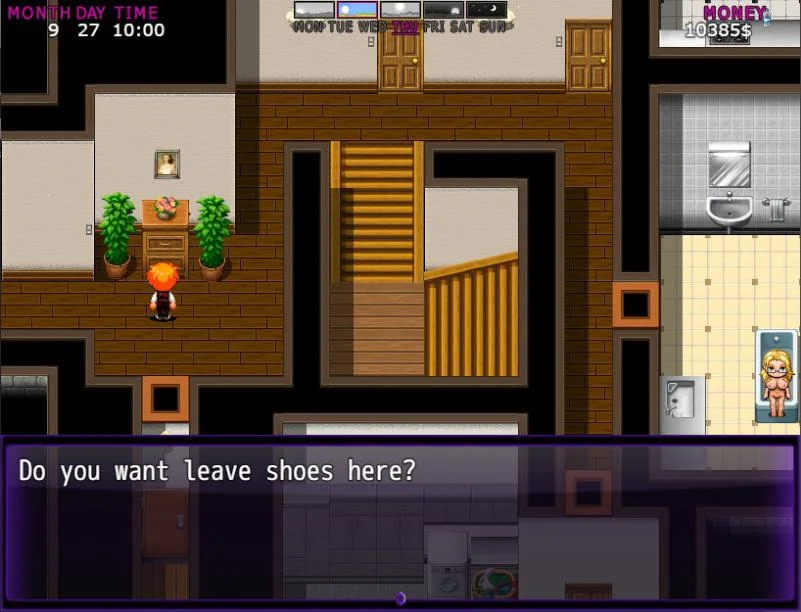The height and width of the screenshot is (612, 801).
Task: Click the purple dialogue continue arrow
Action: 400,598
